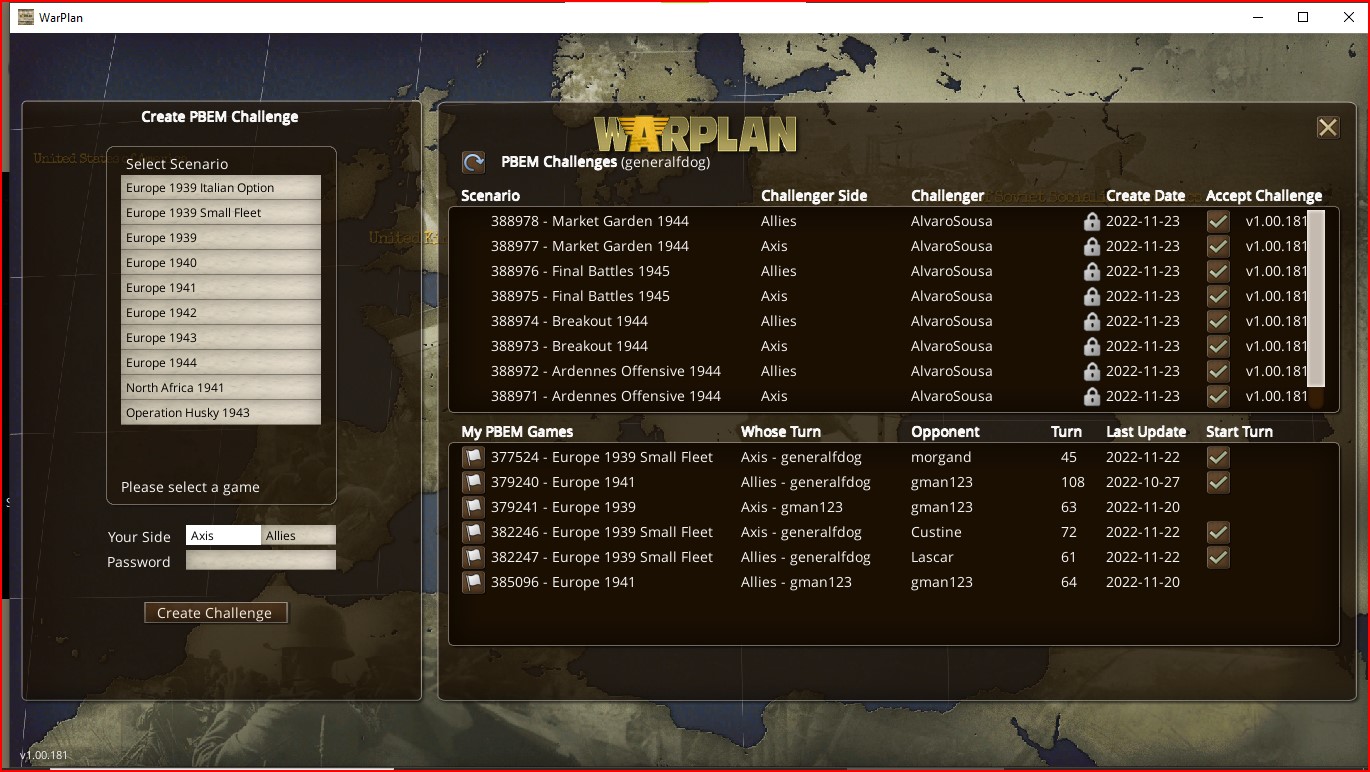Choose the North Africa 1941 scenario
The height and width of the screenshot is (772, 1370).
220,387
